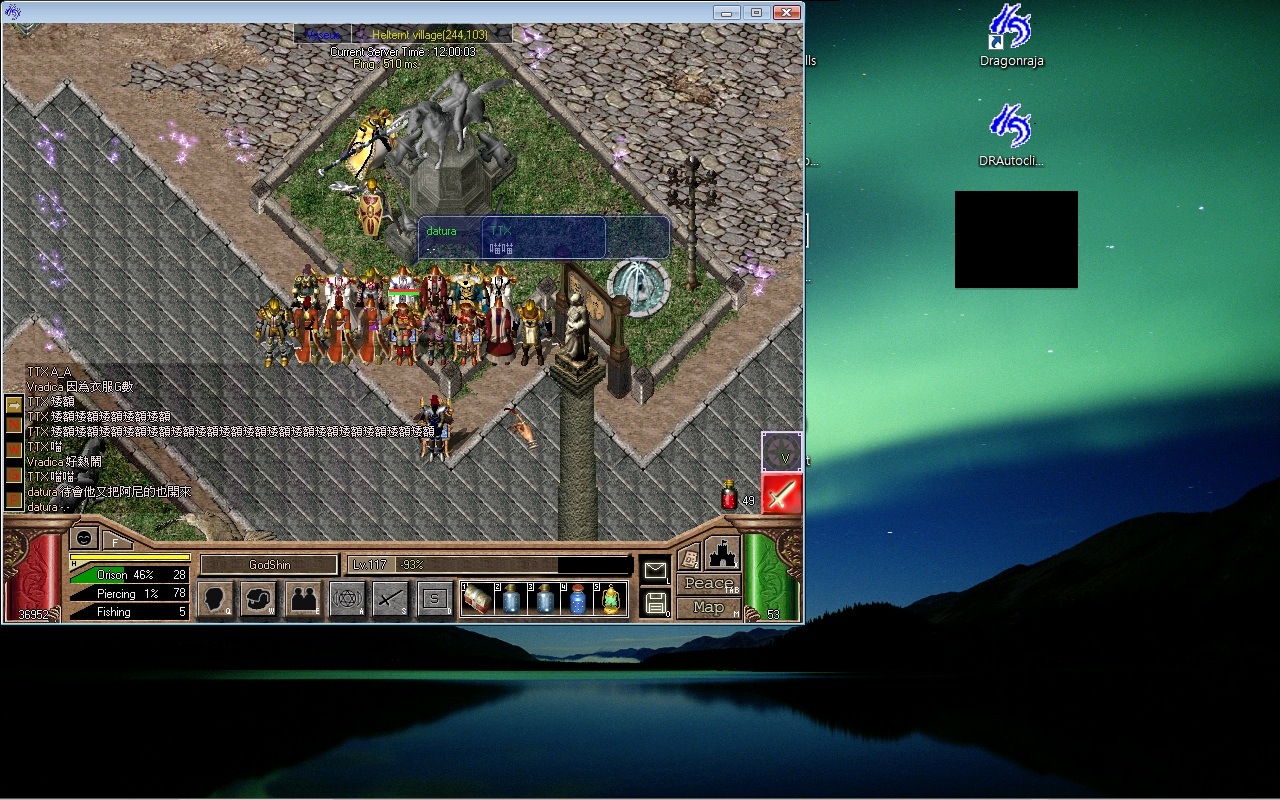Open the two-person party button
This screenshot has width=1280, height=800.
(x=303, y=599)
